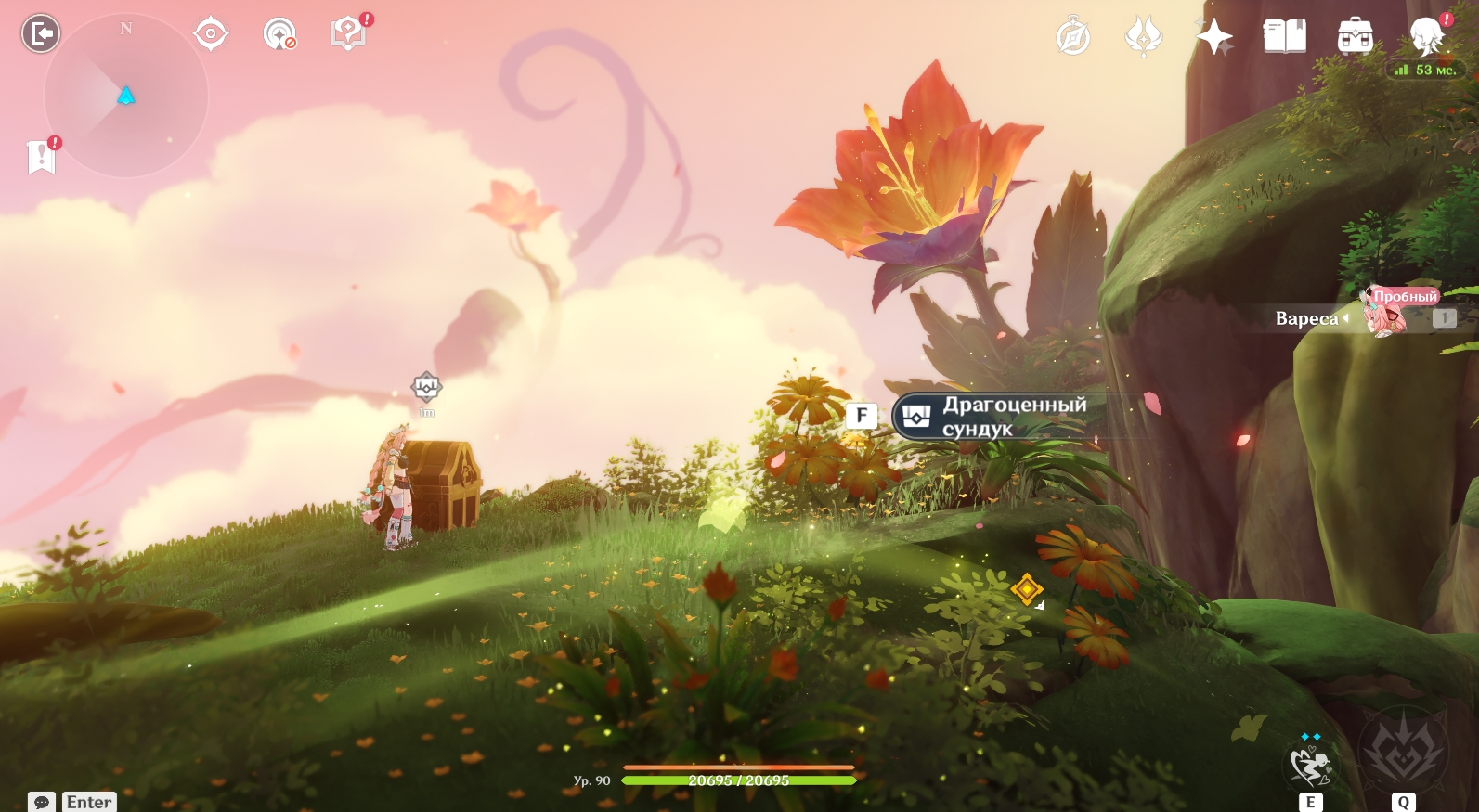Click the star radar icon with the prohibition mark
Screen dimensions: 1479x812
[x=279, y=35]
